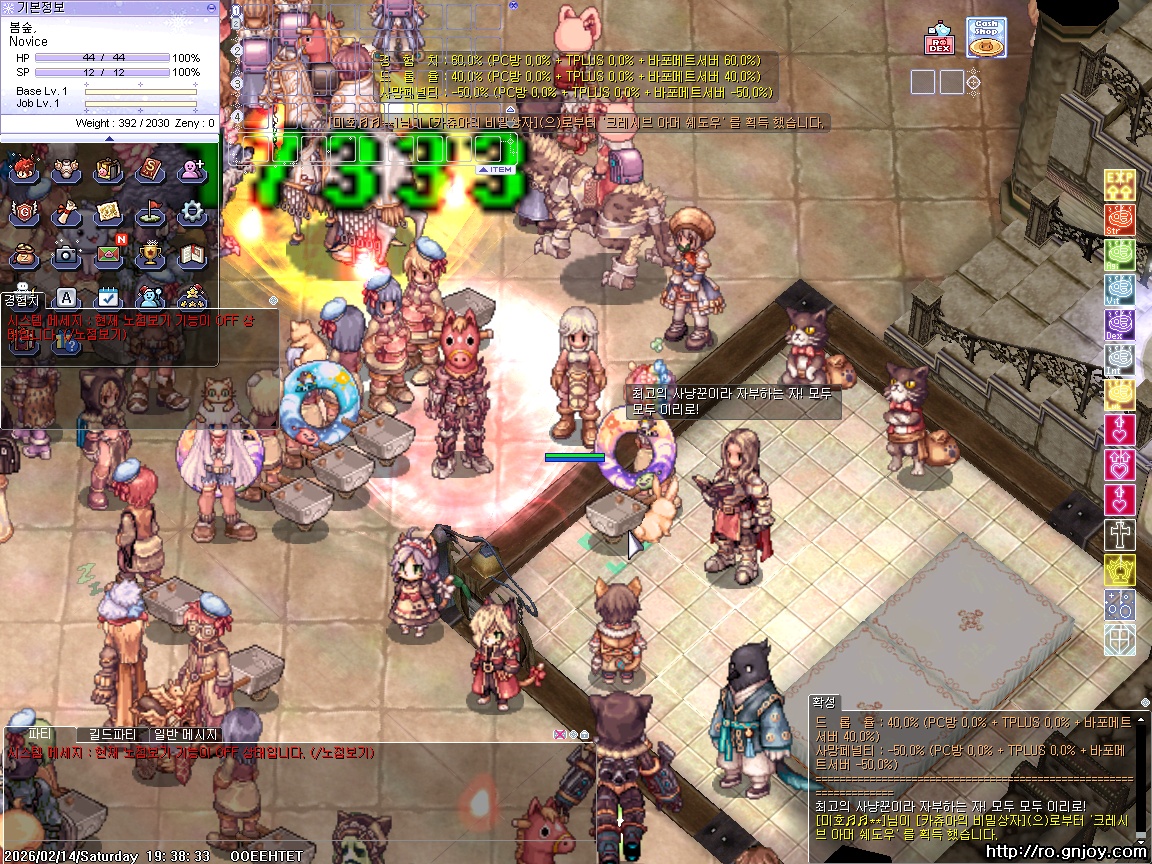Switch to the 일반 메시지 chat tab
Image resolution: width=1152 pixels, height=864 pixels.
185,734
